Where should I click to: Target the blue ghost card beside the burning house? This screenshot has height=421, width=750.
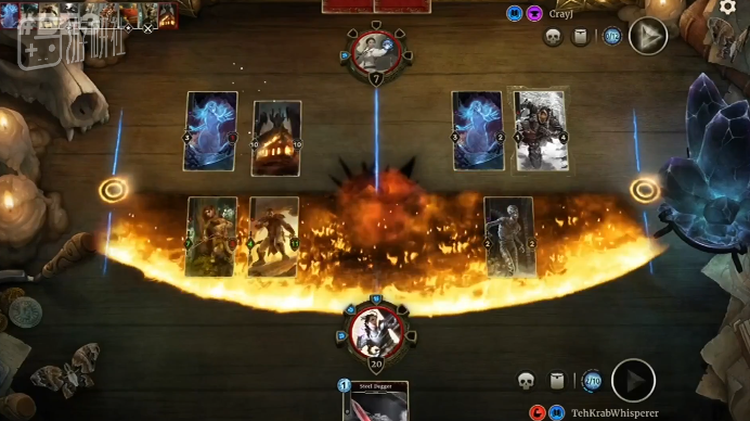[x=211, y=131]
